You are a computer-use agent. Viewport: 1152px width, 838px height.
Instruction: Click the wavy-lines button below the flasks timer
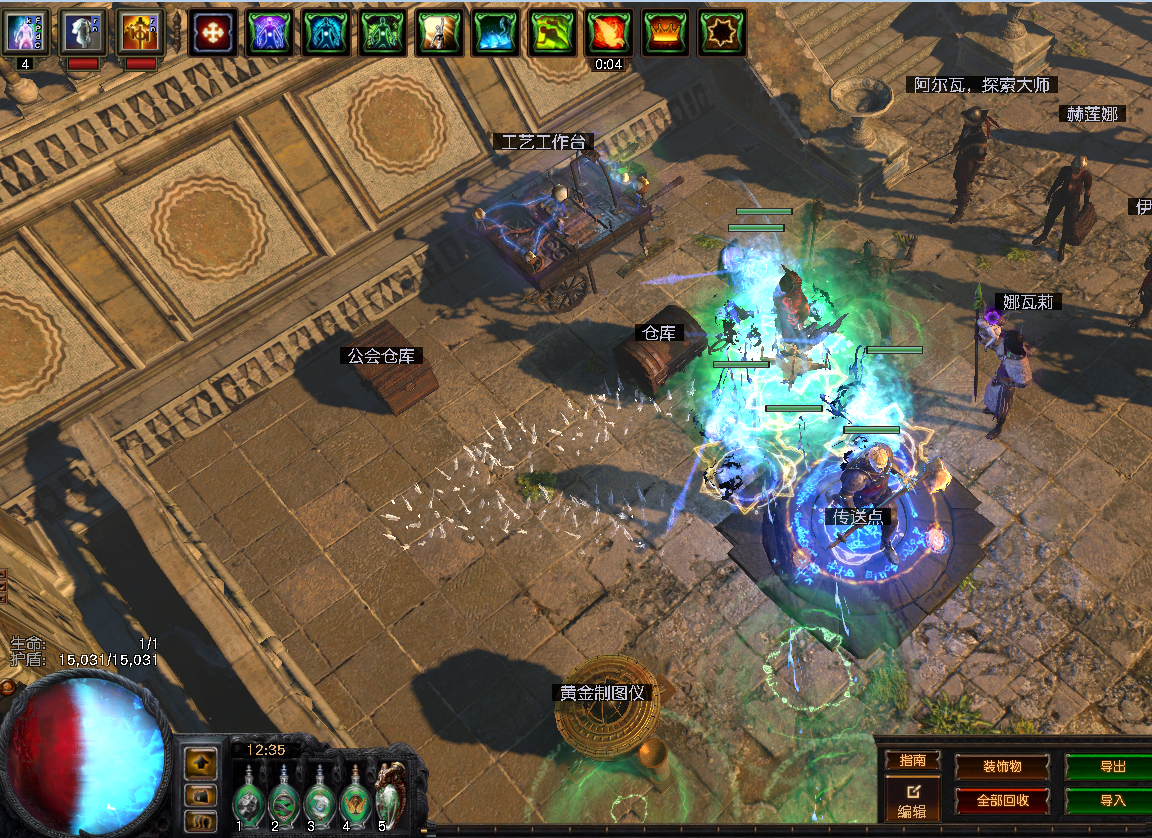[201, 822]
